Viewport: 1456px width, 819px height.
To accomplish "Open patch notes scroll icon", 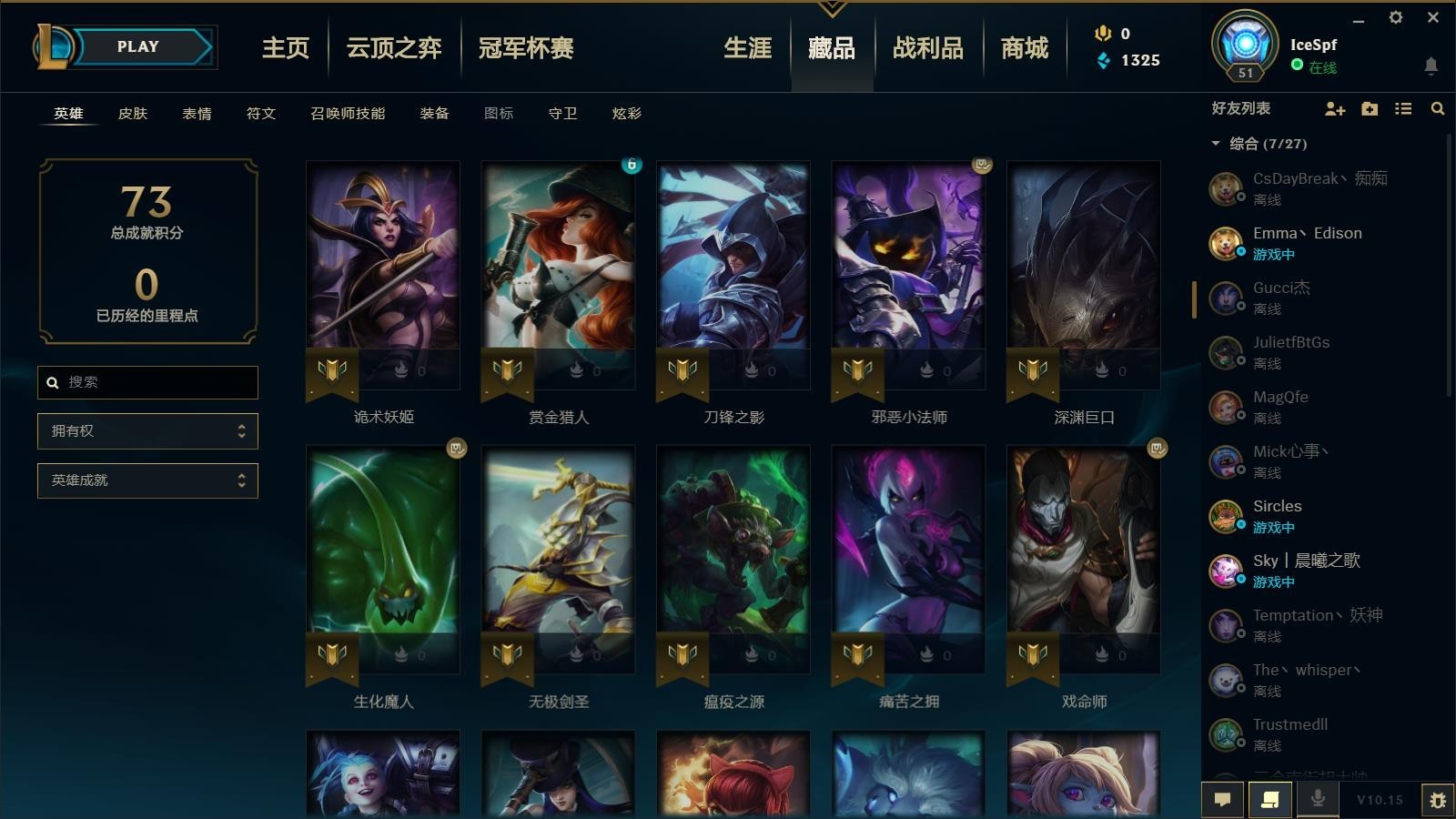I will tap(1269, 799).
